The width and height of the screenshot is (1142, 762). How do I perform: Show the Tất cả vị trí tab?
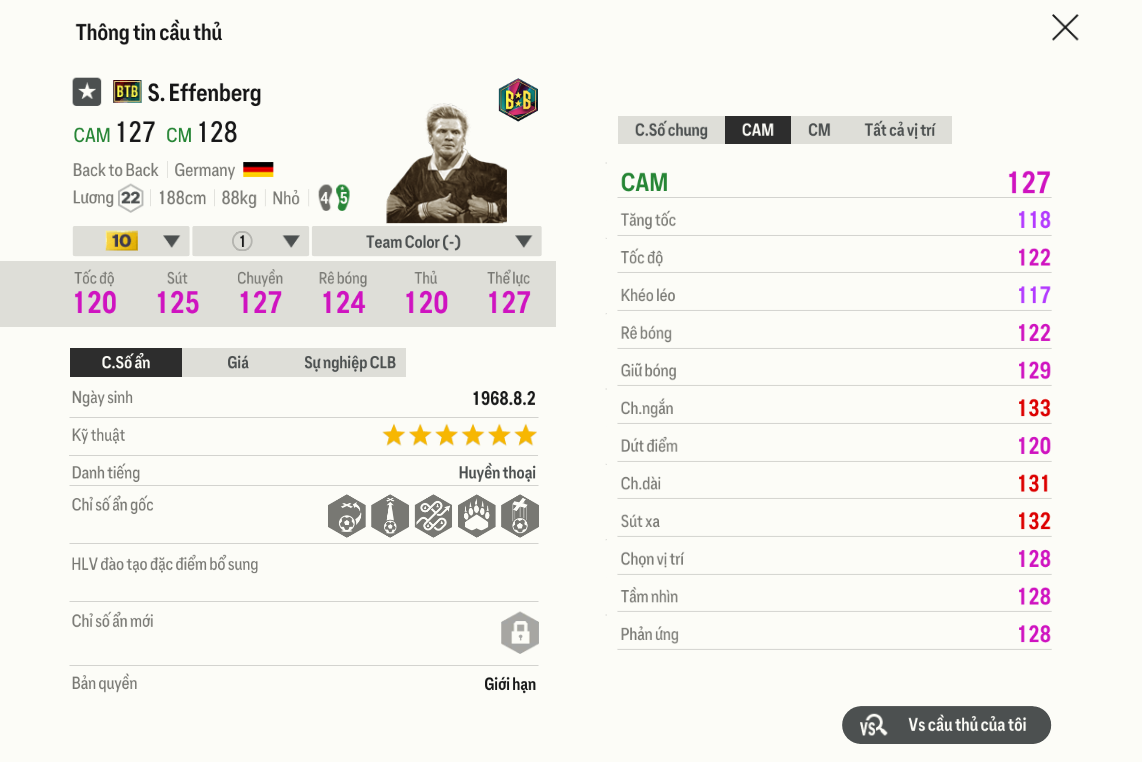click(x=900, y=130)
